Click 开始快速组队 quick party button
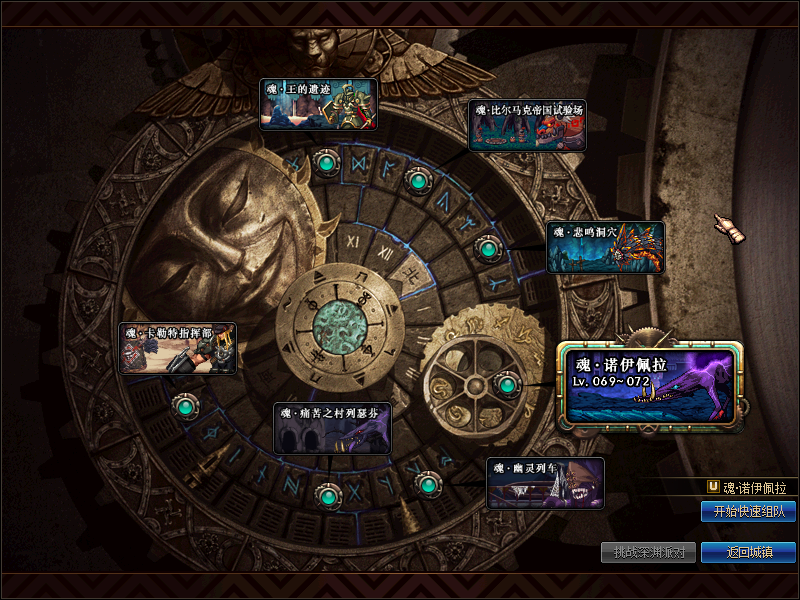Viewport: 800px width, 600px height. (748, 511)
